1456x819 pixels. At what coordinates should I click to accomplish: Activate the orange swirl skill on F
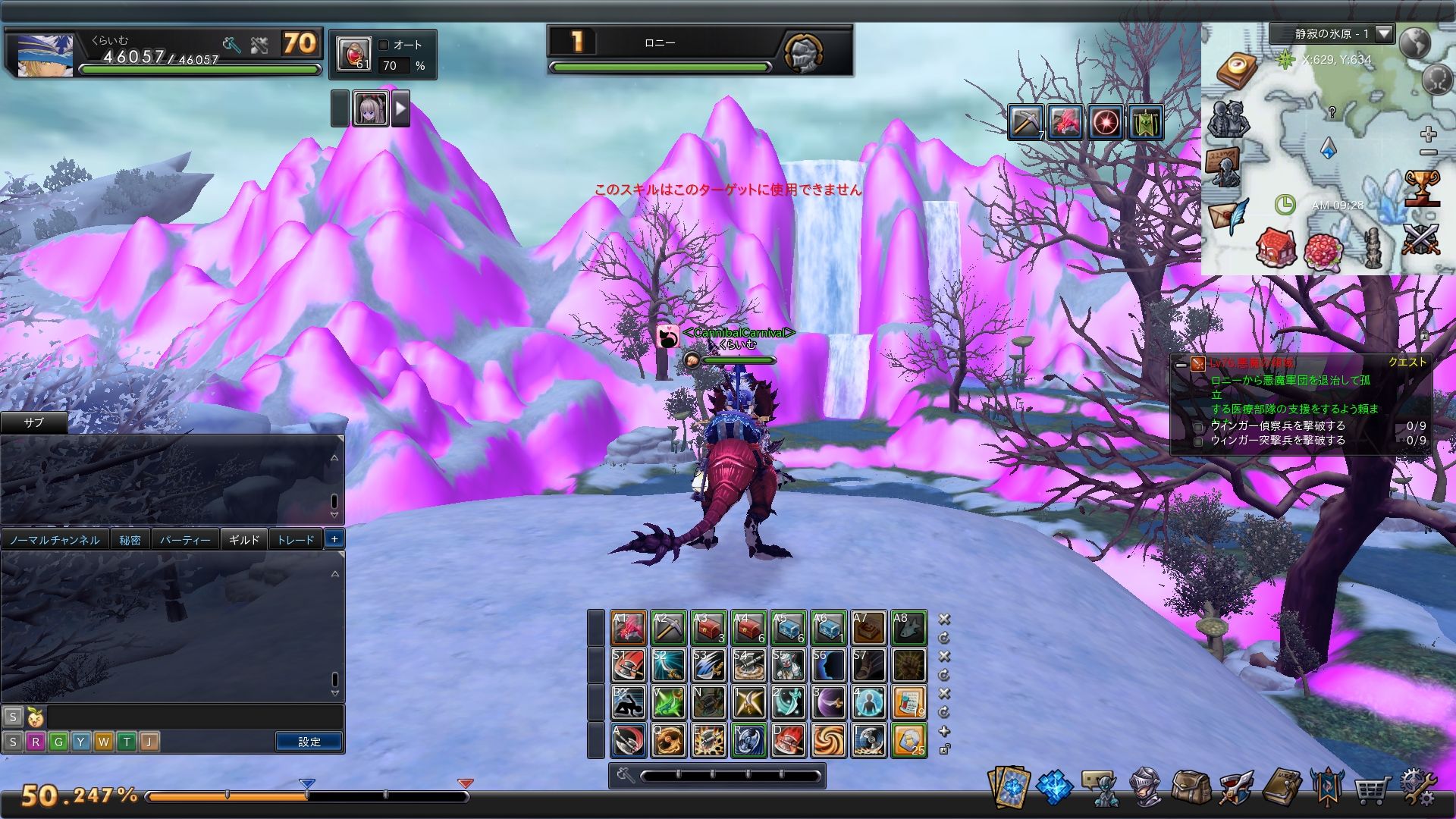point(828,740)
